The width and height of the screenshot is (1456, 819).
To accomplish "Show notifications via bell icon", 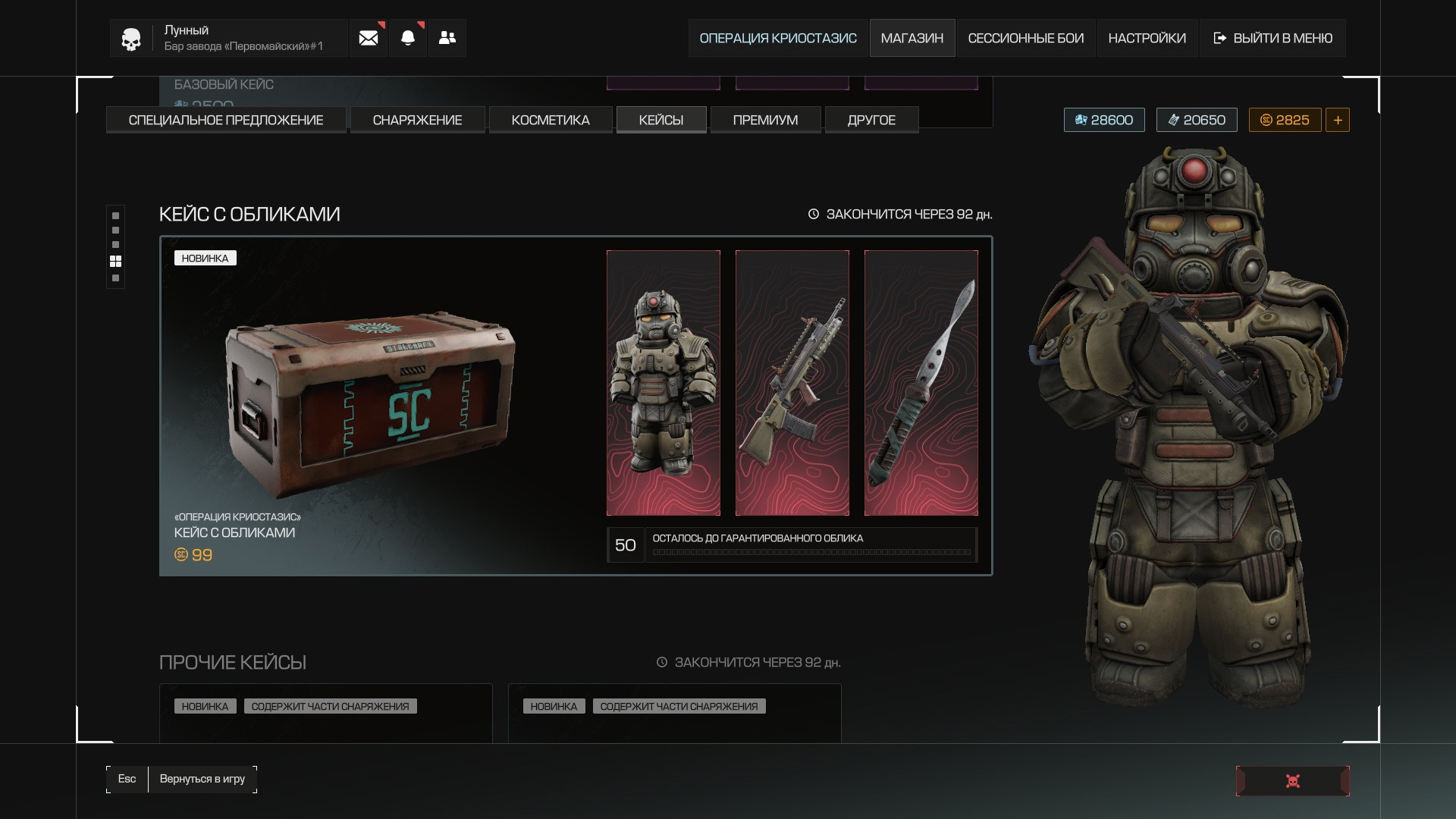I will pos(408,38).
